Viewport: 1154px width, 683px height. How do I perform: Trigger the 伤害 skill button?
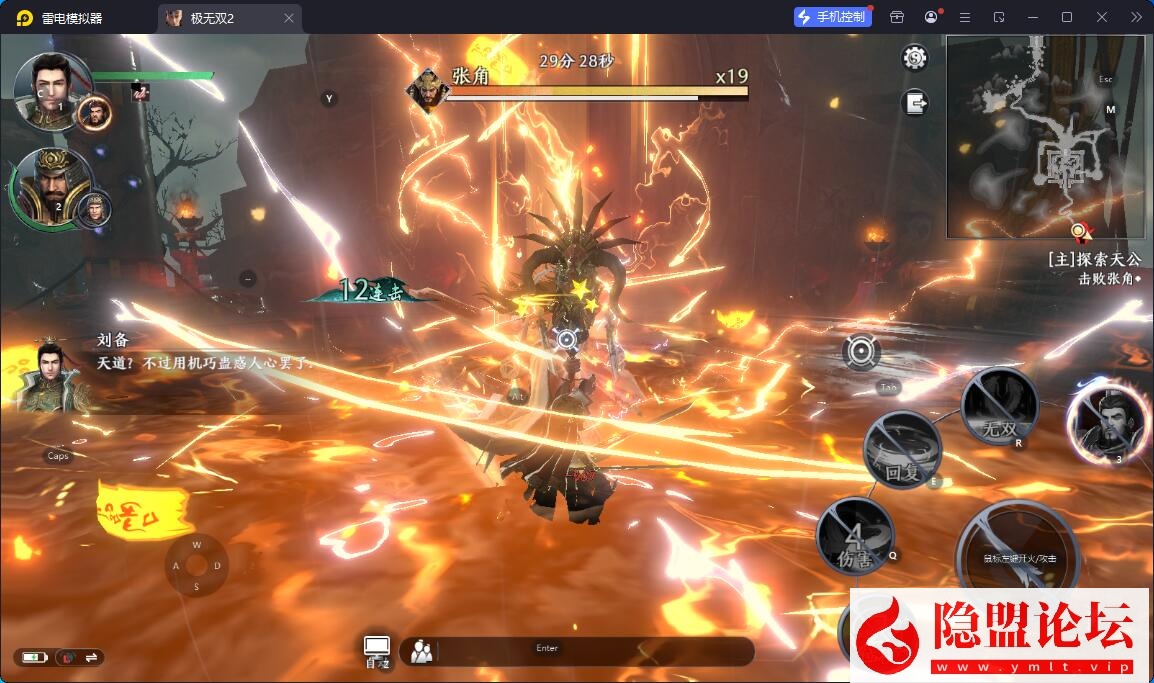(855, 536)
